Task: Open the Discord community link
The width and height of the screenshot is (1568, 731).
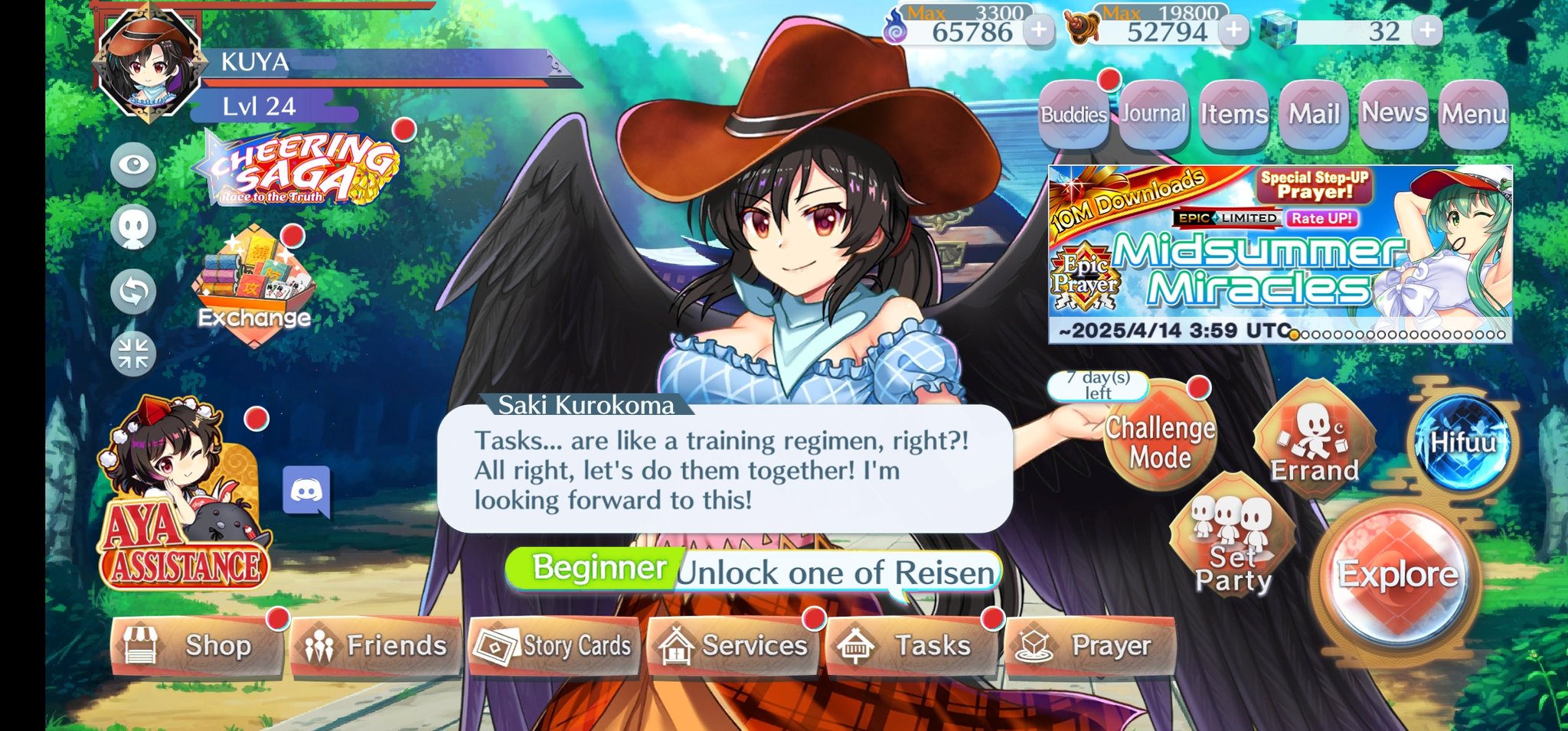Action: pos(306,491)
